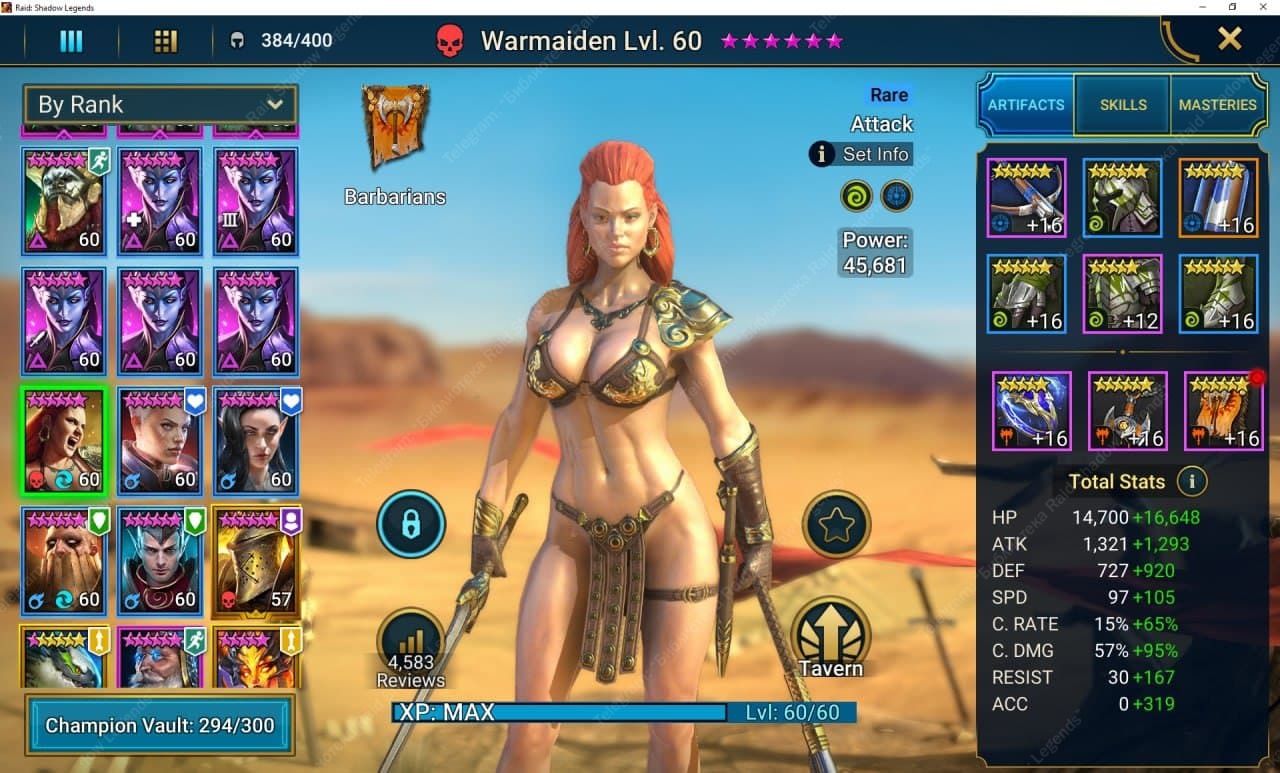
Task: Open the Tavern upgrade button
Action: (831, 637)
